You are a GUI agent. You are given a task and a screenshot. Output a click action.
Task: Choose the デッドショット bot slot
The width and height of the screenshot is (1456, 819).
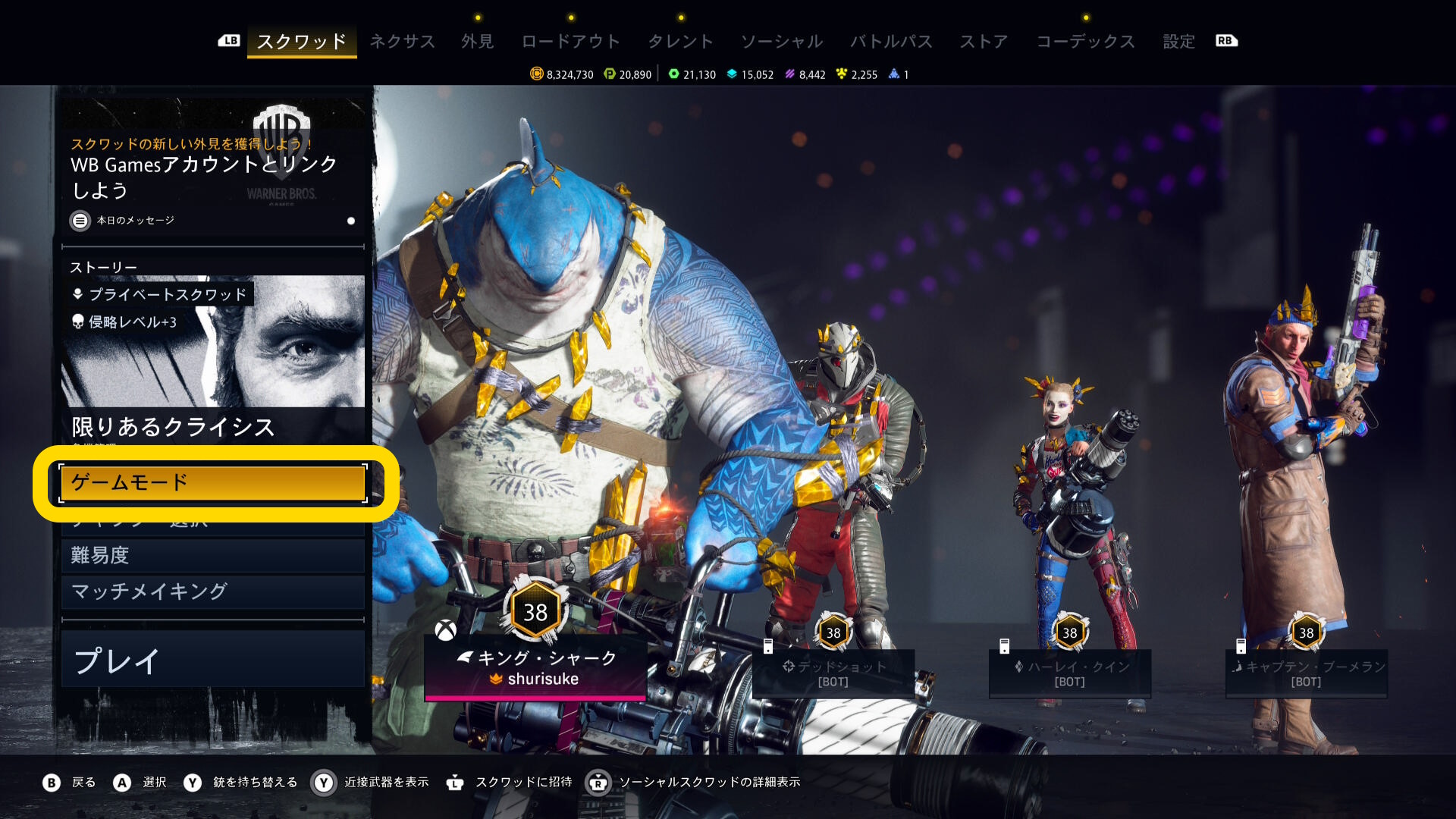[x=833, y=673]
